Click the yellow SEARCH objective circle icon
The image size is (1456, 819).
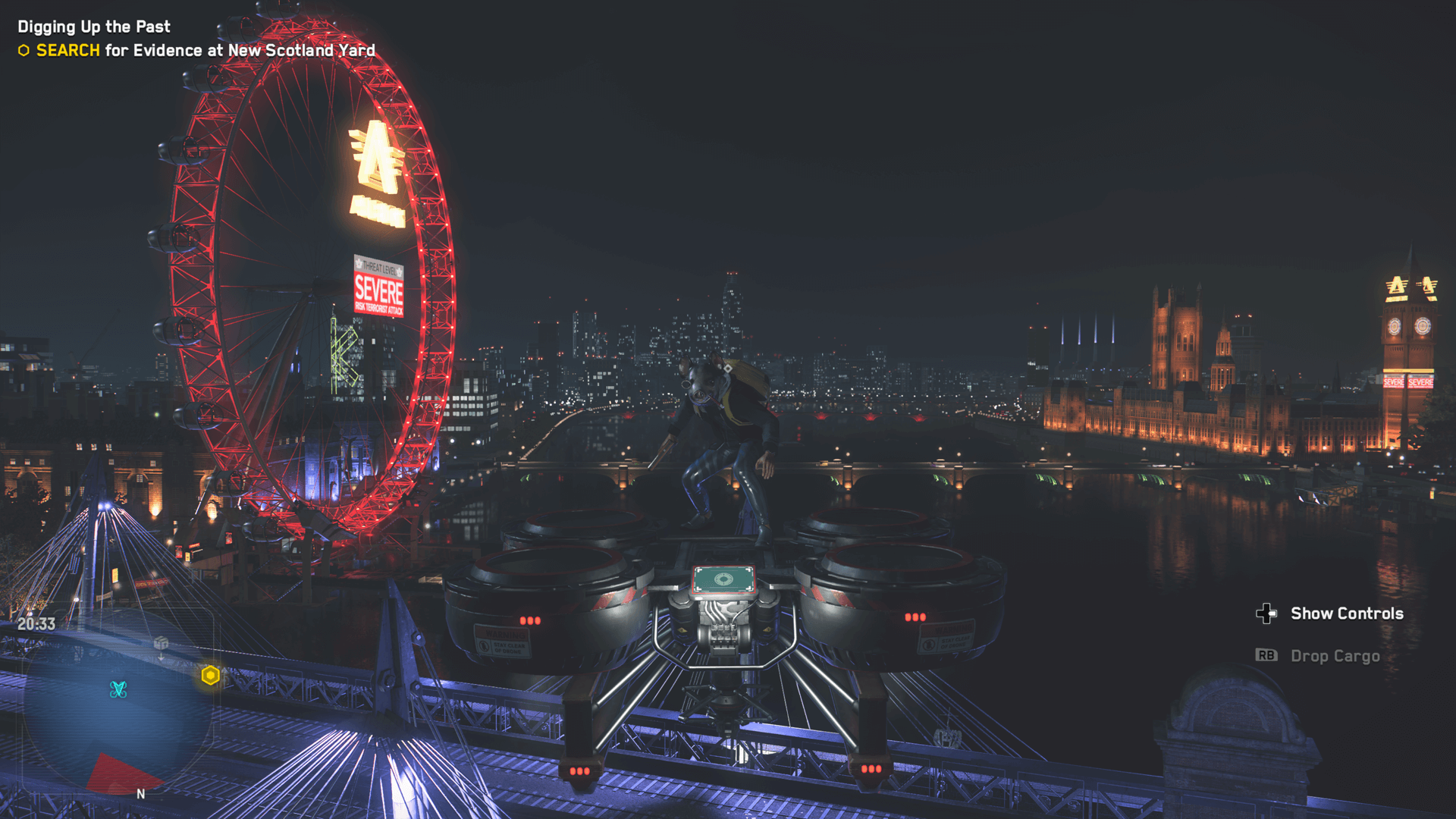click(24, 51)
